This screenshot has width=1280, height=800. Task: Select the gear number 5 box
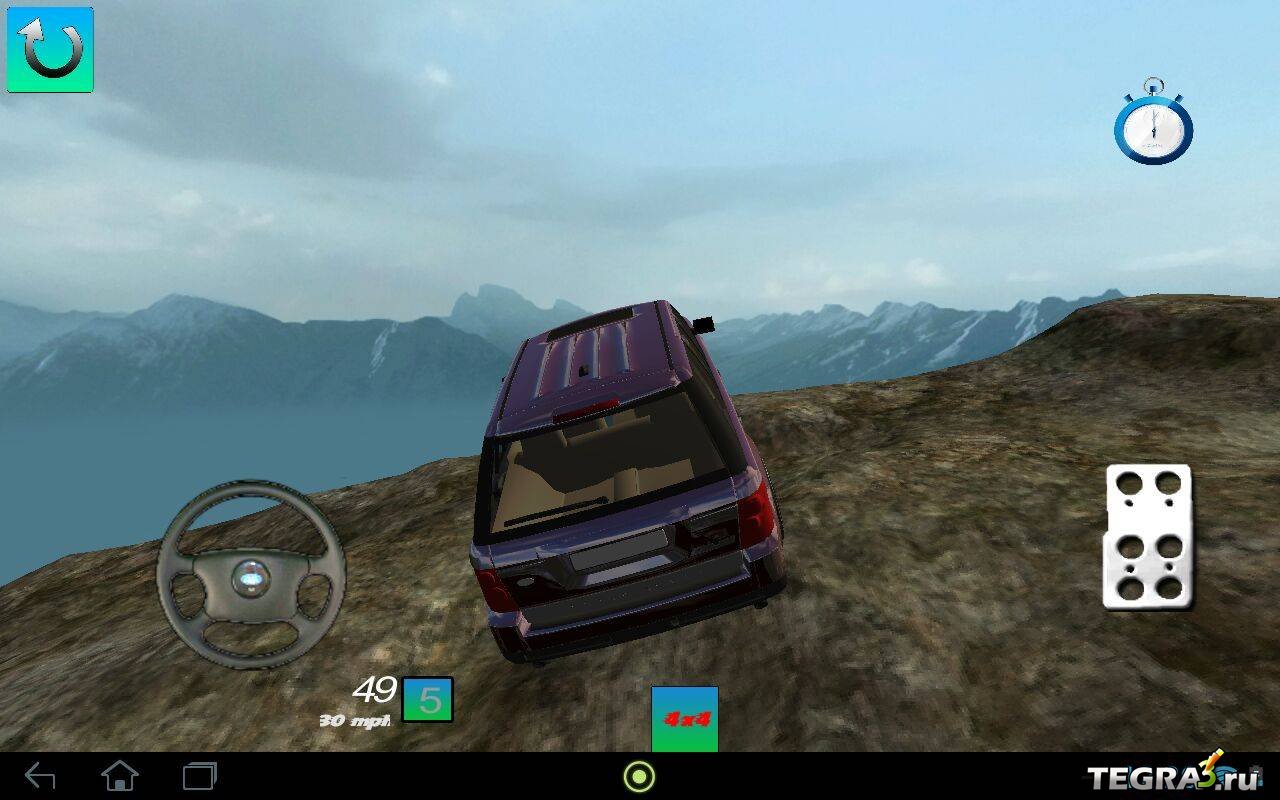(x=428, y=699)
